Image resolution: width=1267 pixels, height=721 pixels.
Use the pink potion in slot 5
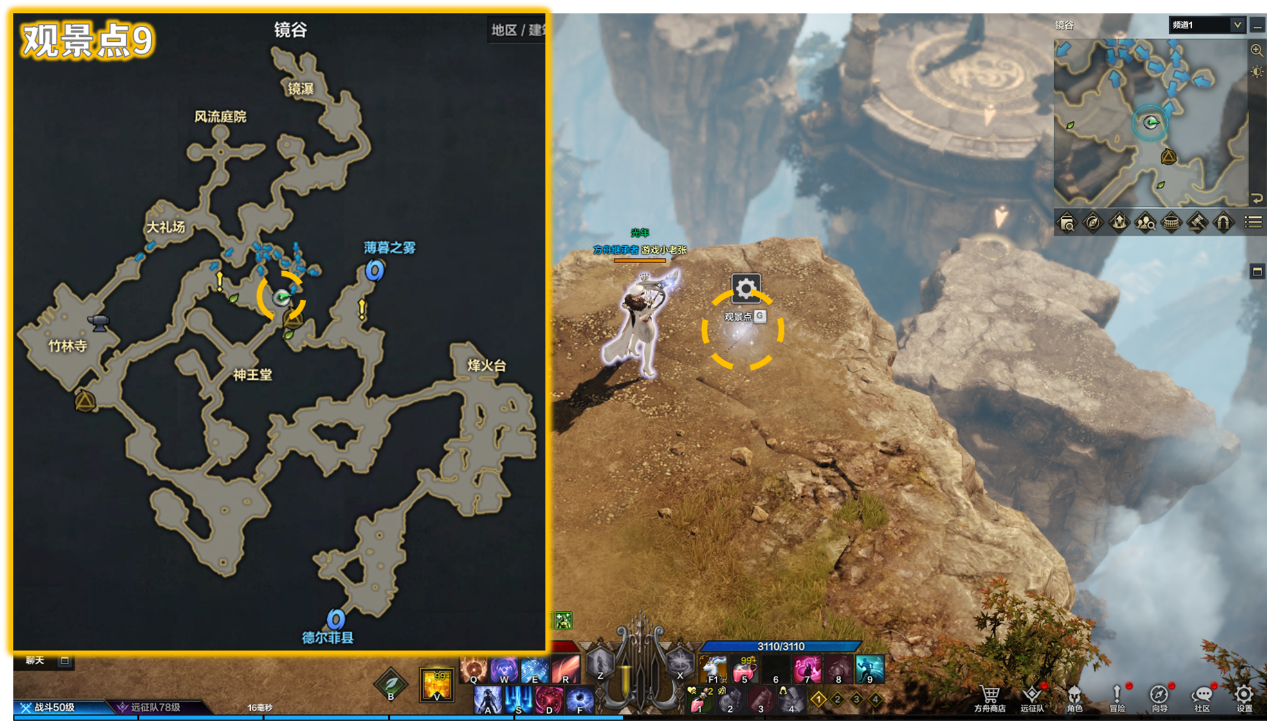coord(744,669)
